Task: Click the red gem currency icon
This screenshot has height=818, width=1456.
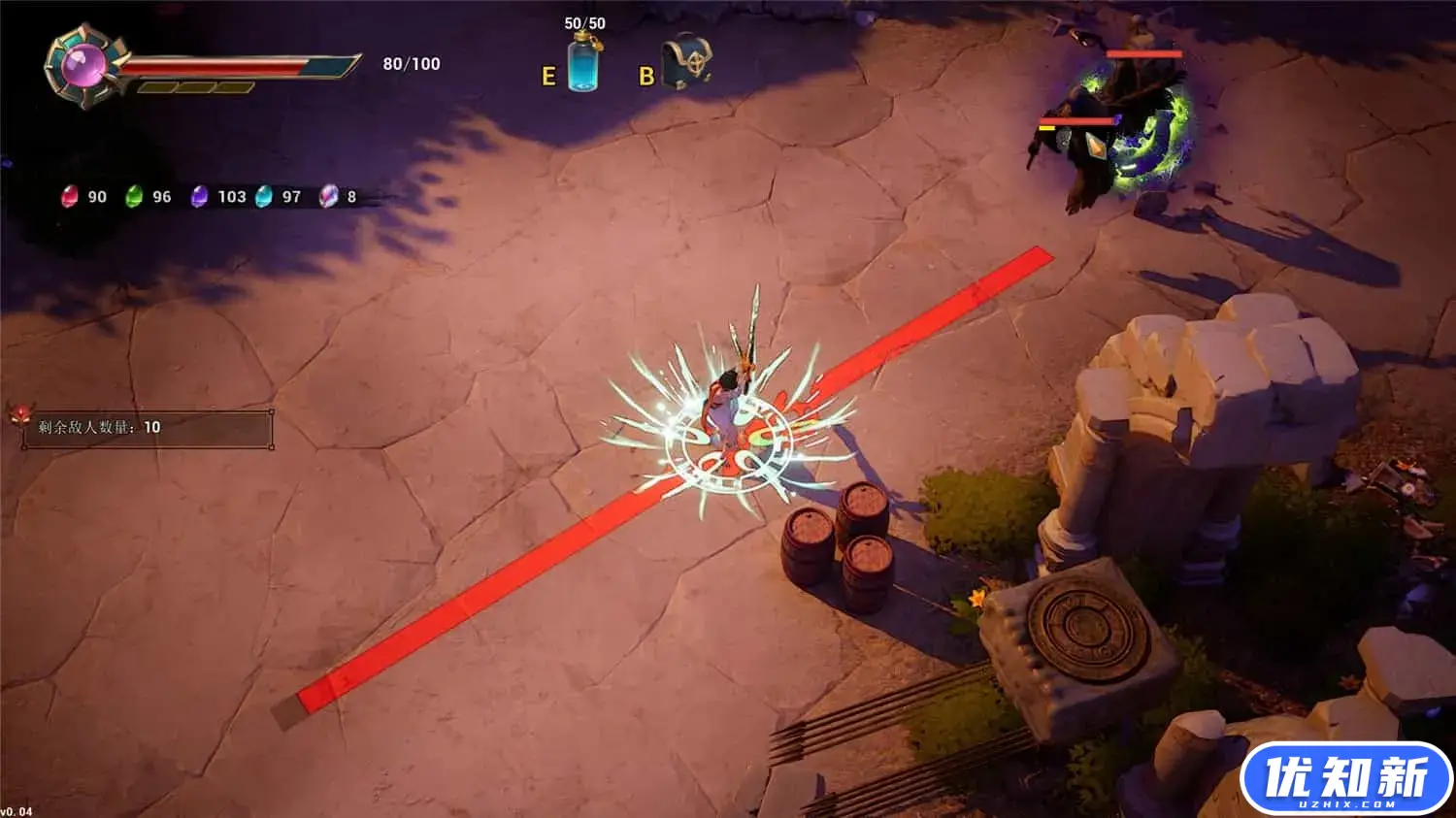Action: [70, 197]
